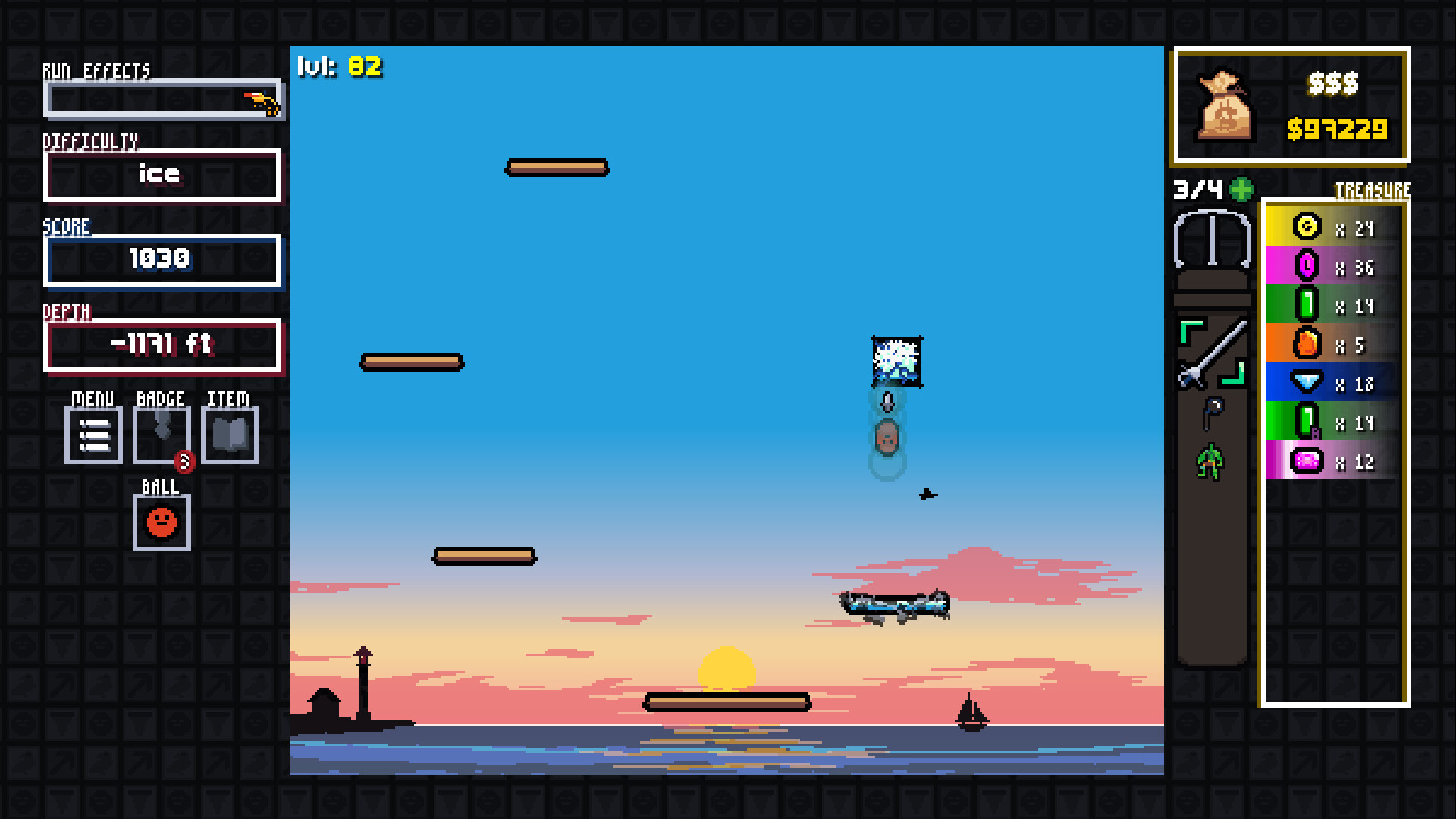Click the Depth readout showing -1171 ft
The image size is (1456, 819).
tap(162, 344)
